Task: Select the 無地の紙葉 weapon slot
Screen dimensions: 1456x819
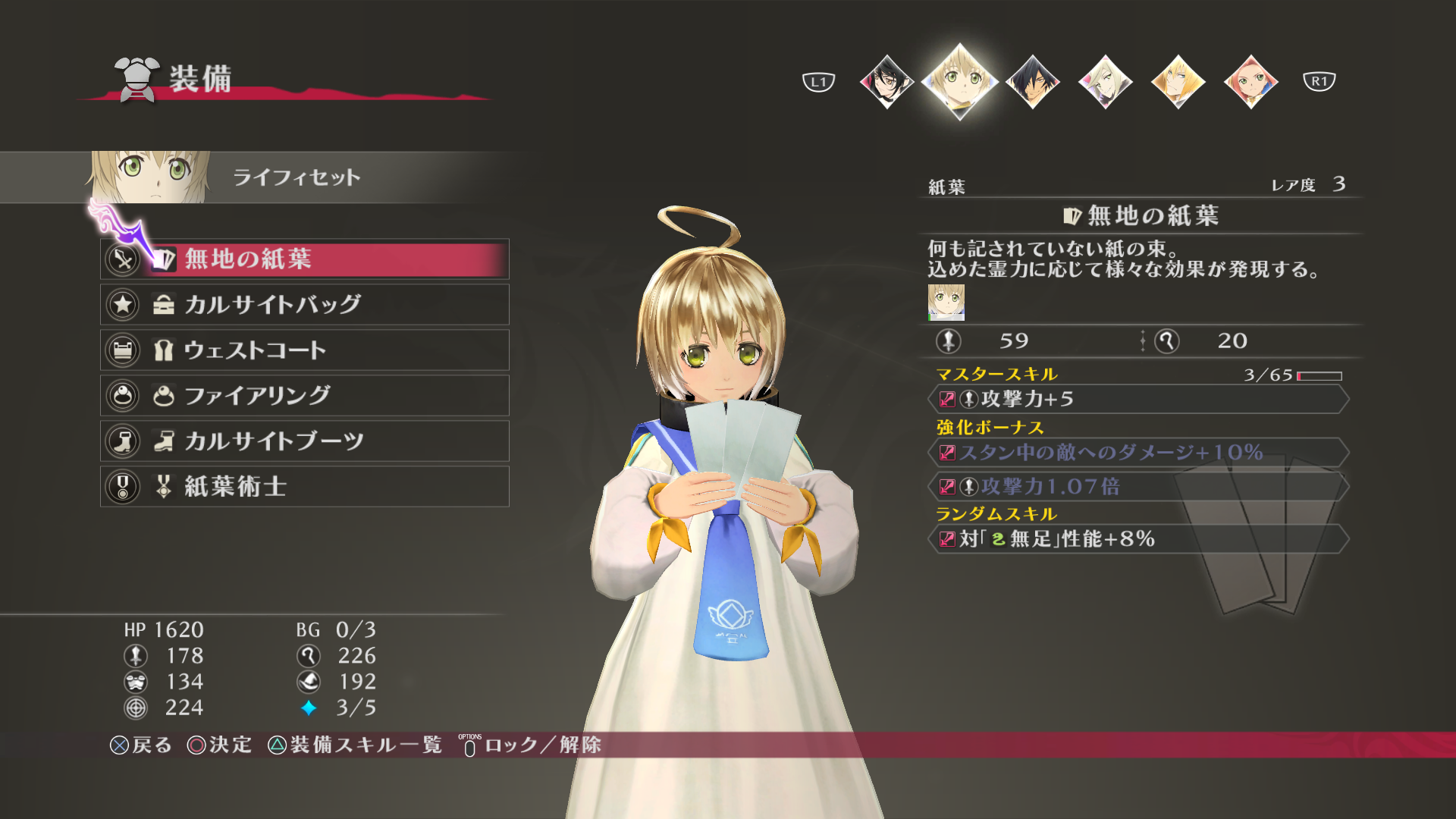Action: coord(305,259)
